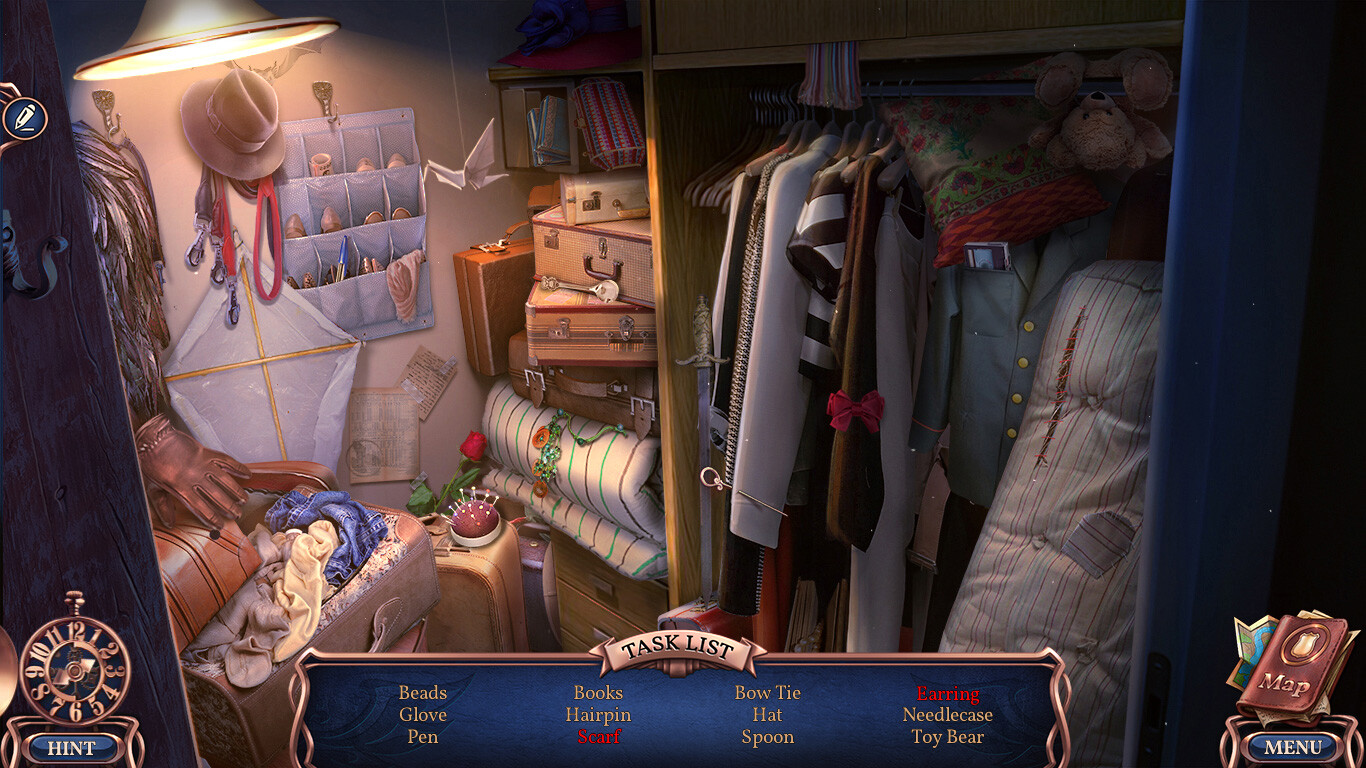Click the Hint button

pyautogui.click(x=72, y=747)
